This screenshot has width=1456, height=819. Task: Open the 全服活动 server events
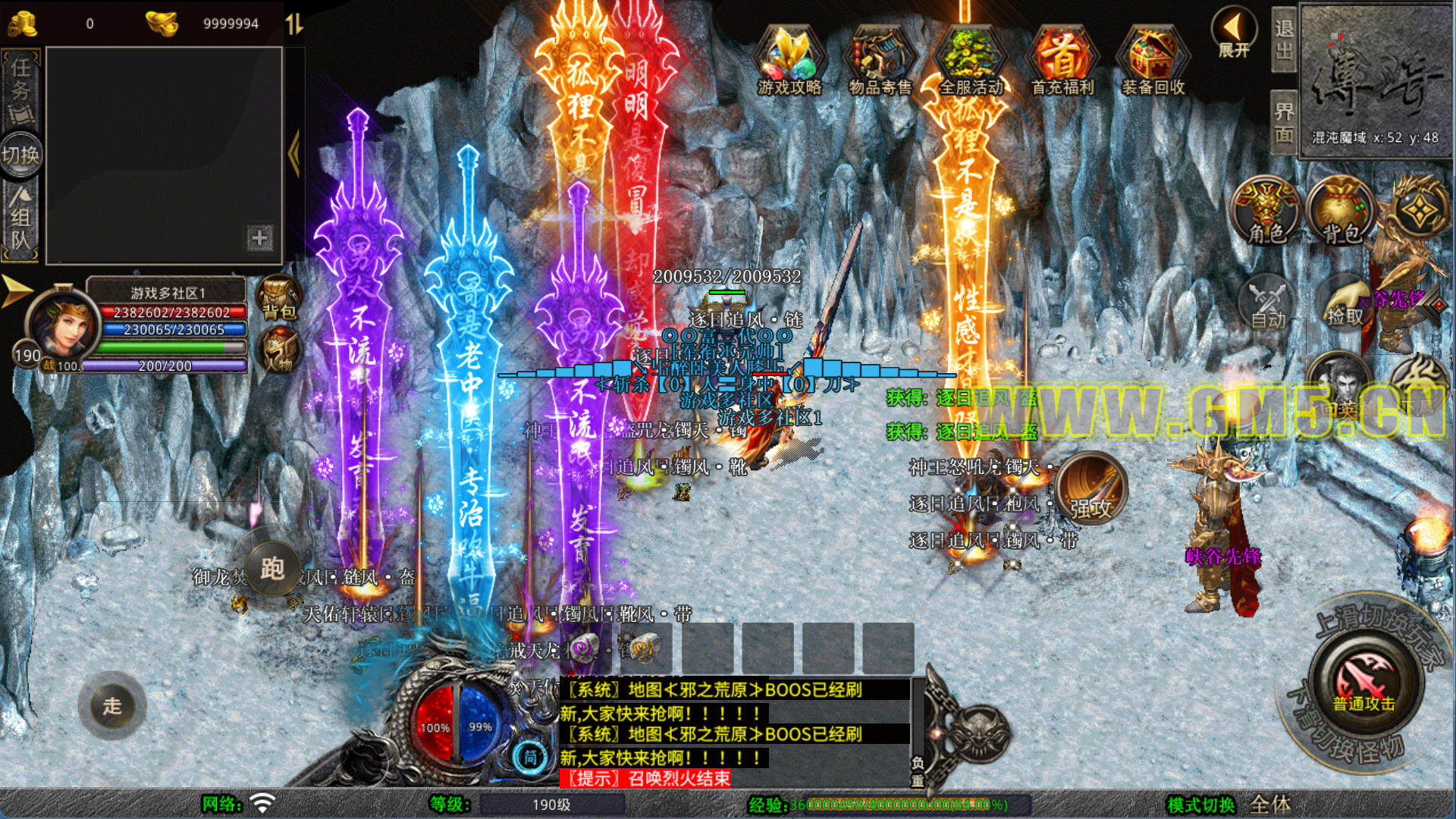[971, 61]
